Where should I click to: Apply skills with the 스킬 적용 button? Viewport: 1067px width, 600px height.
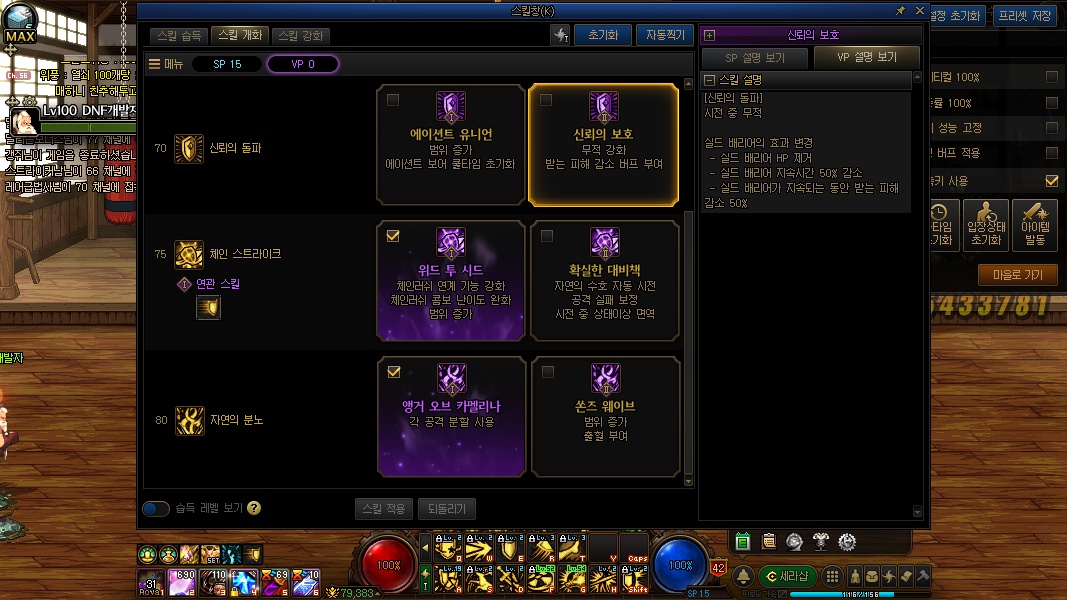tap(383, 509)
